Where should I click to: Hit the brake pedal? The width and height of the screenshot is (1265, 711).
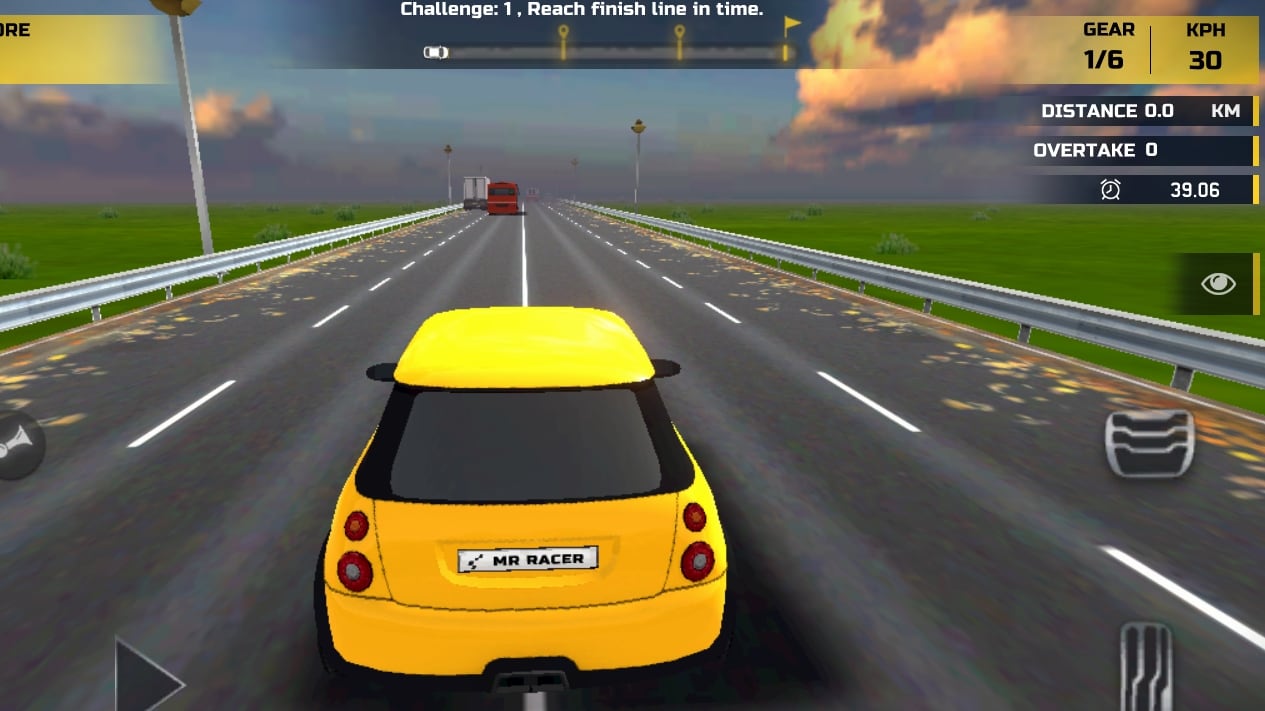click(1149, 443)
